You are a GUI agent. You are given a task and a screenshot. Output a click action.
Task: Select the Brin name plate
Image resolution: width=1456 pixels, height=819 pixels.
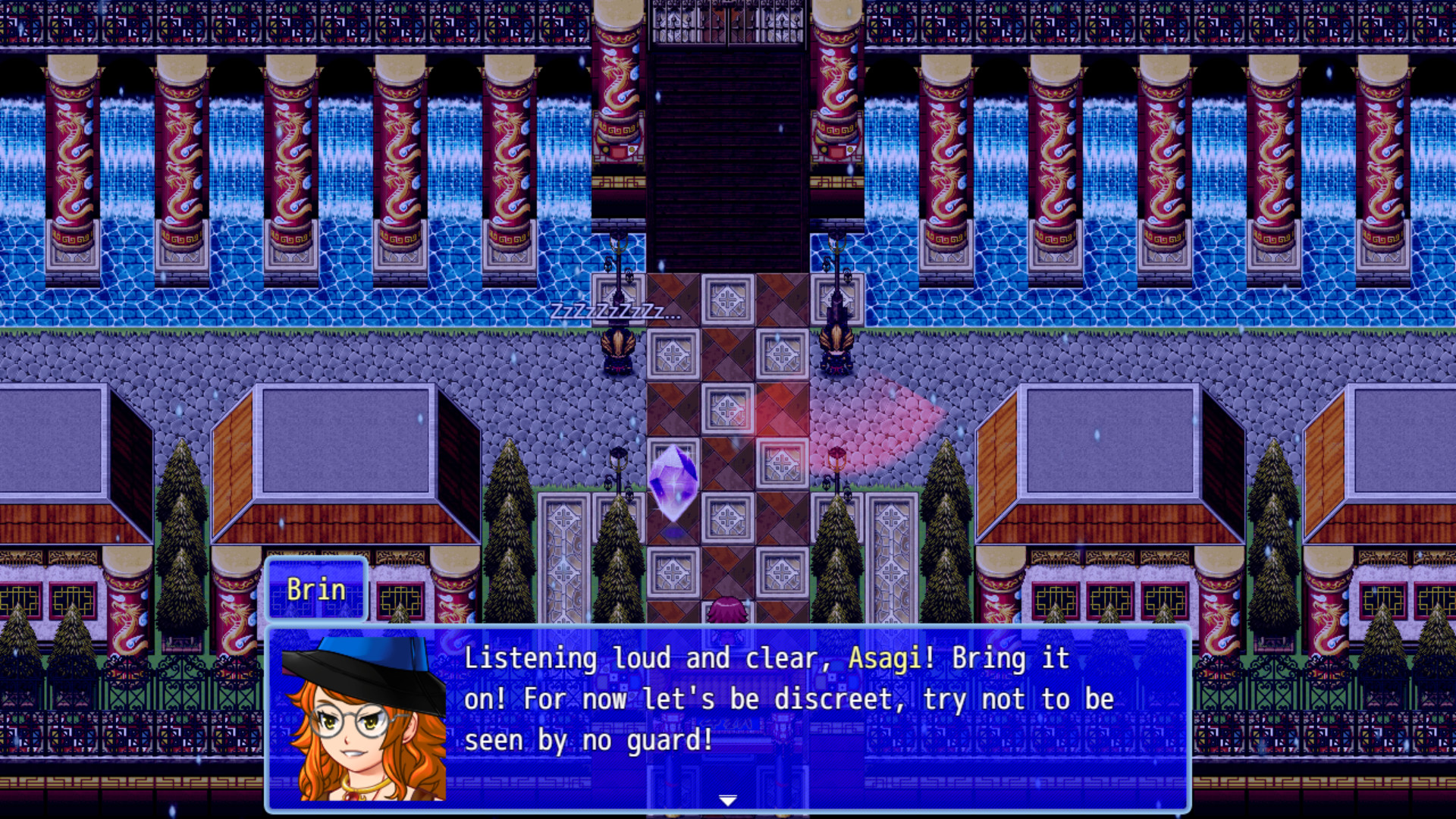(315, 590)
